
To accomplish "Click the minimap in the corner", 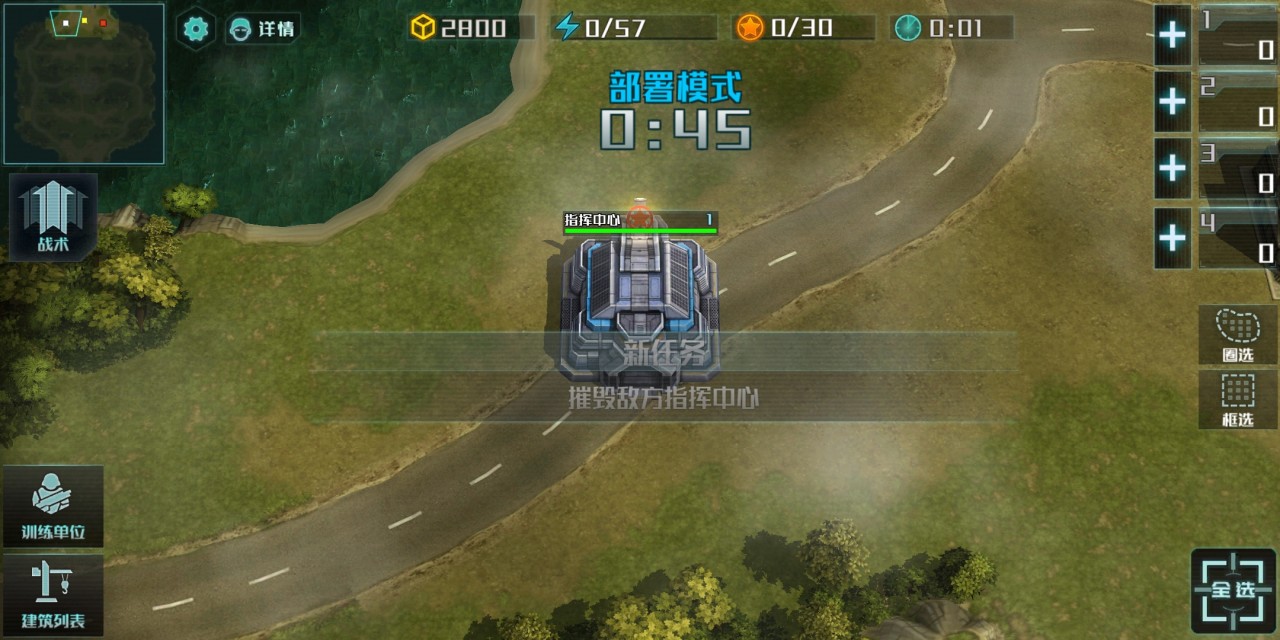I will 83,83.
